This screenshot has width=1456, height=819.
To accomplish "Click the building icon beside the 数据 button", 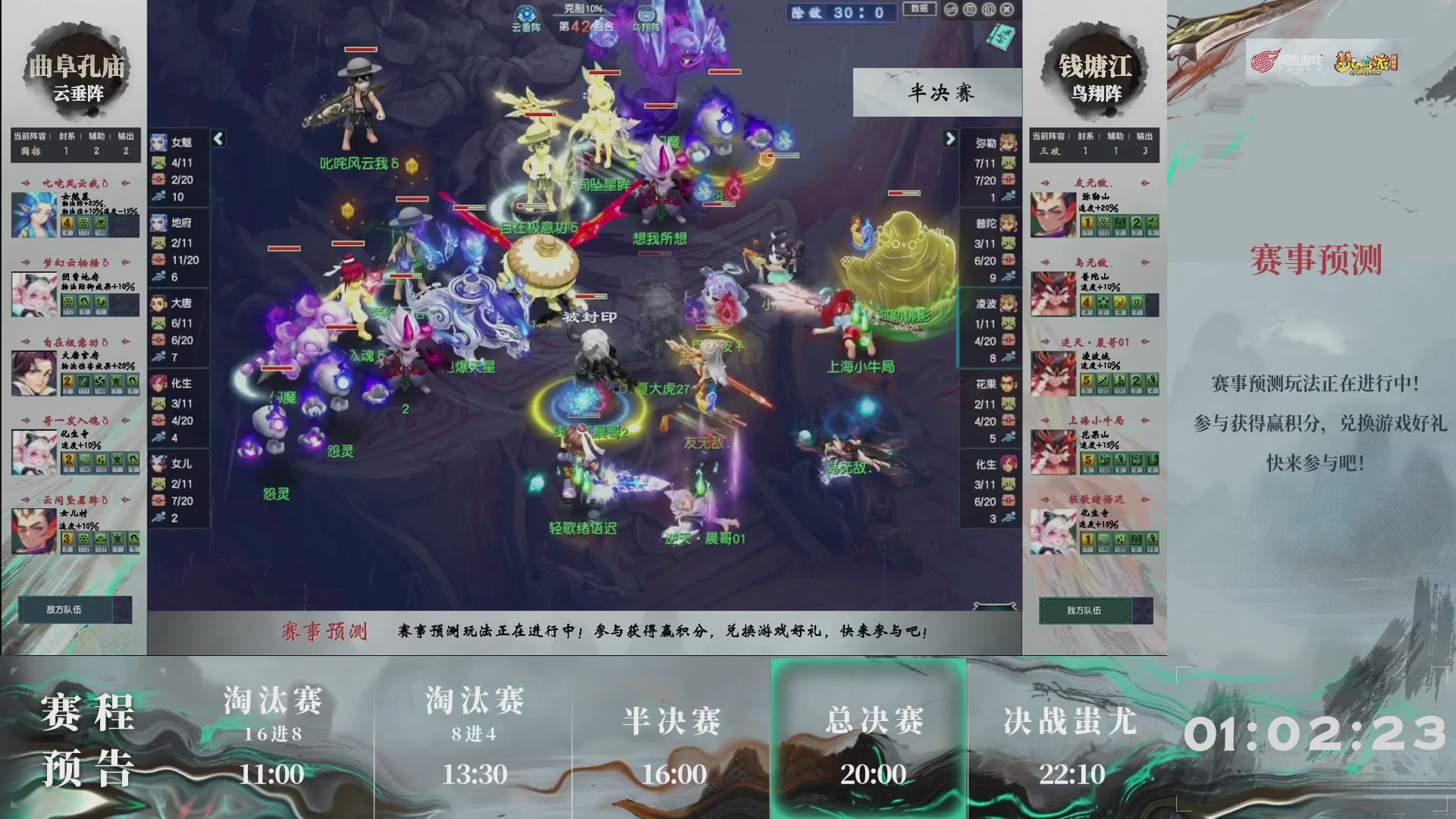I will coord(970,11).
